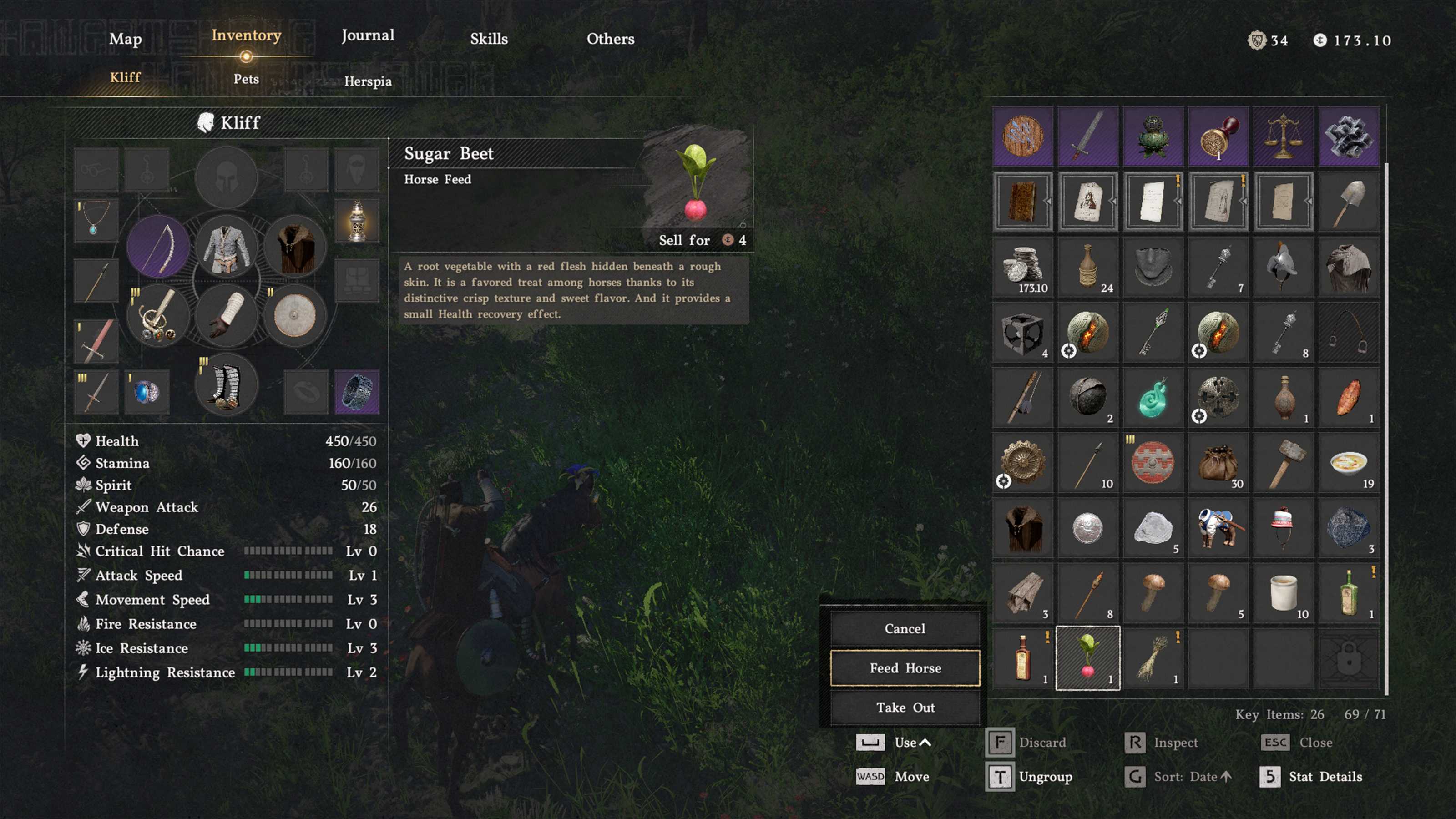Viewport: 1456px width, 819px height.
Task: Select the golden scales key item
Action: [x=1283, y=136]
